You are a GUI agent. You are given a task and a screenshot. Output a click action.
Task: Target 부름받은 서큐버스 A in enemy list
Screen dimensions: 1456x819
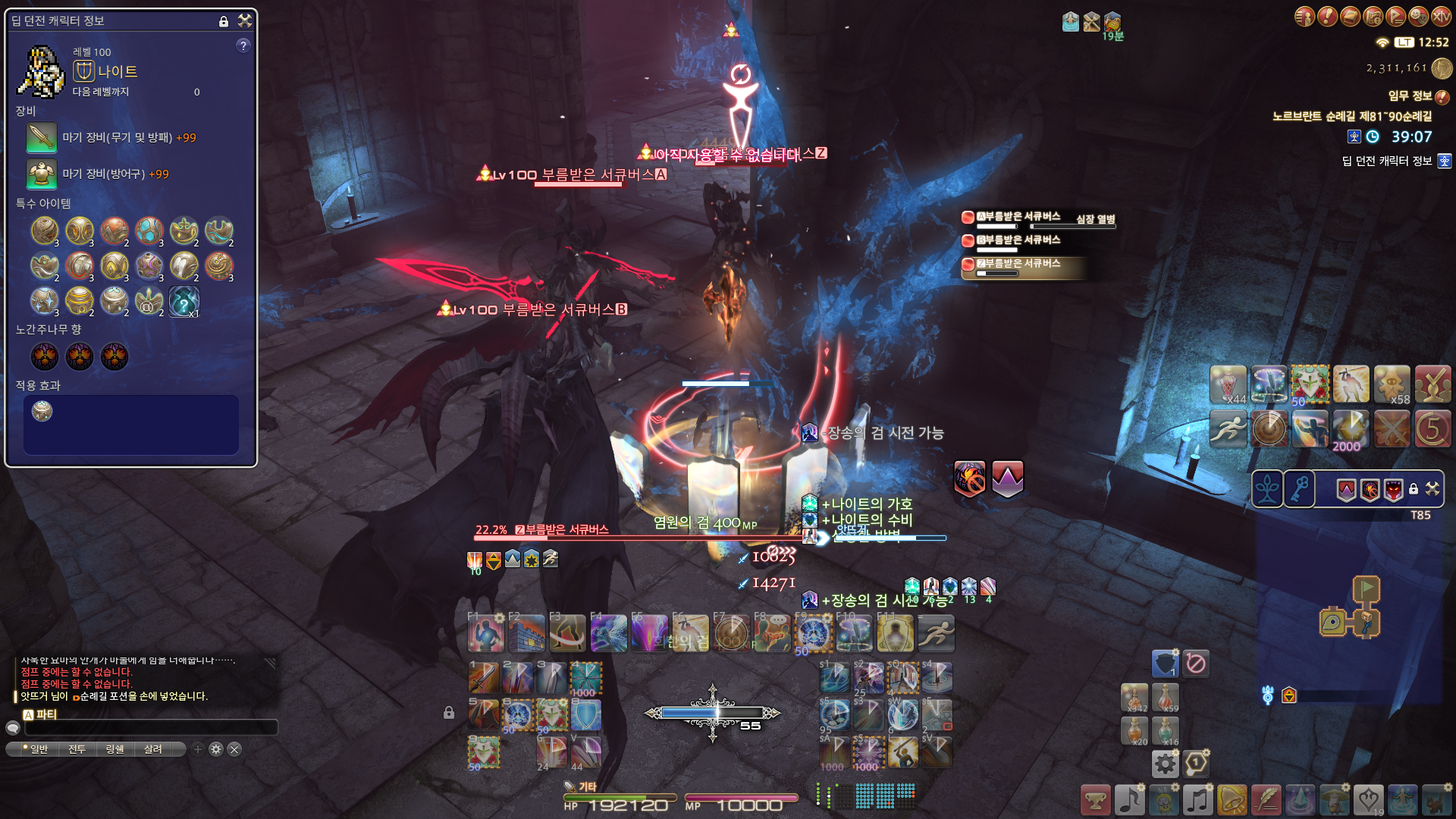[x=1018, y=217]
